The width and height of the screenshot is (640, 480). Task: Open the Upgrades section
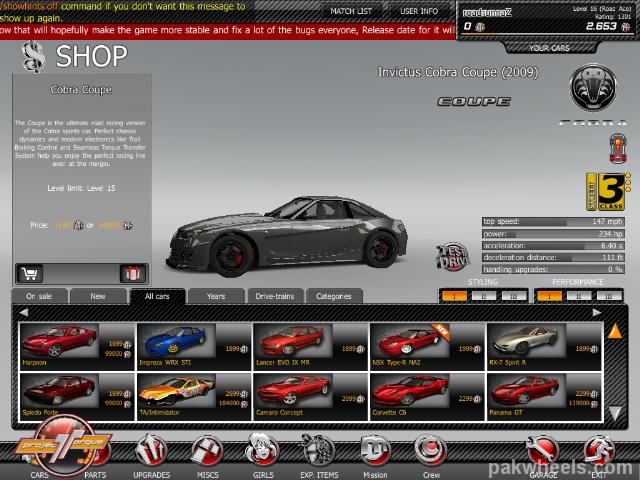(151, 455)
